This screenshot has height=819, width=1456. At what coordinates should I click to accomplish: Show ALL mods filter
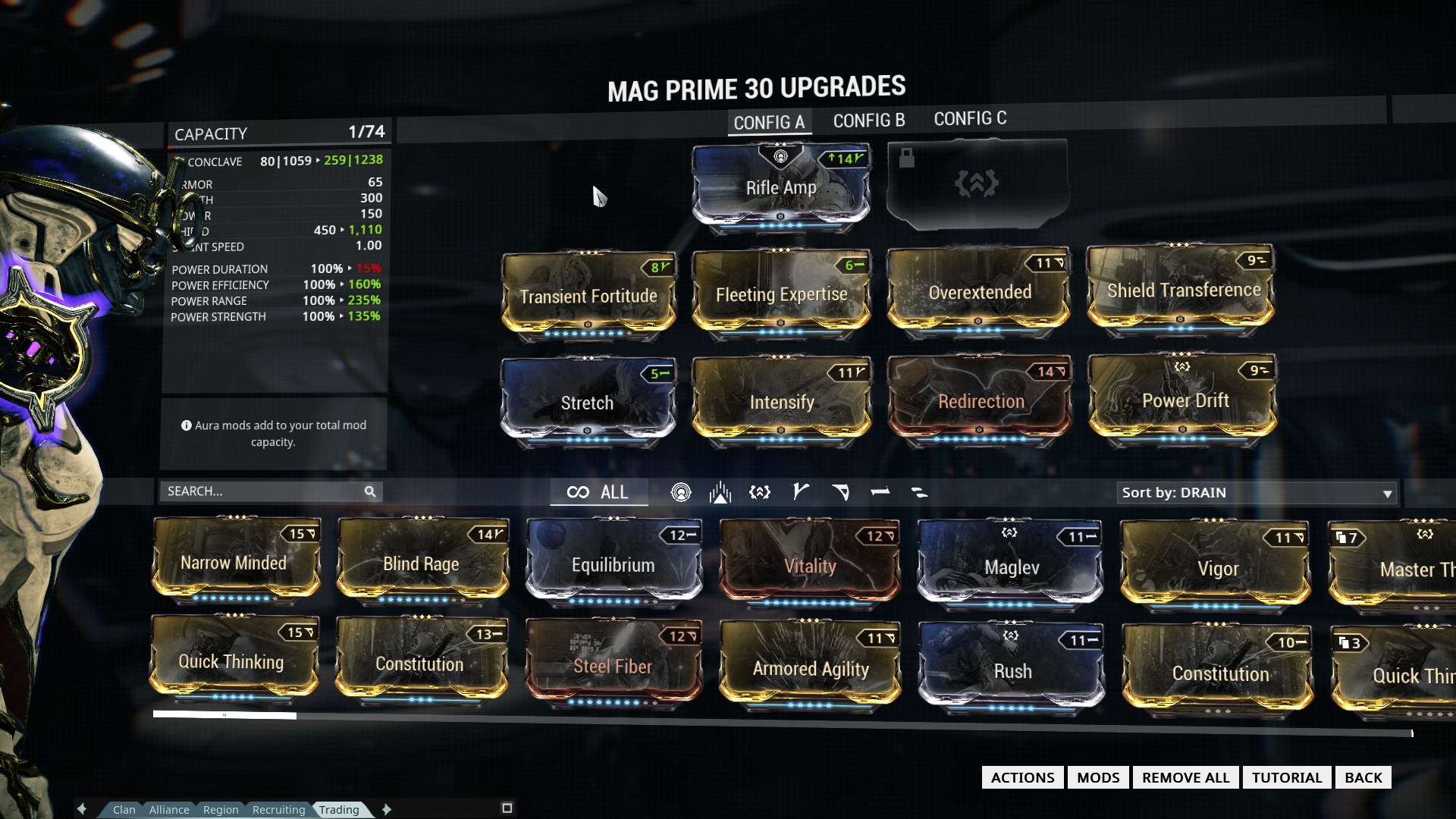point(598,493)
